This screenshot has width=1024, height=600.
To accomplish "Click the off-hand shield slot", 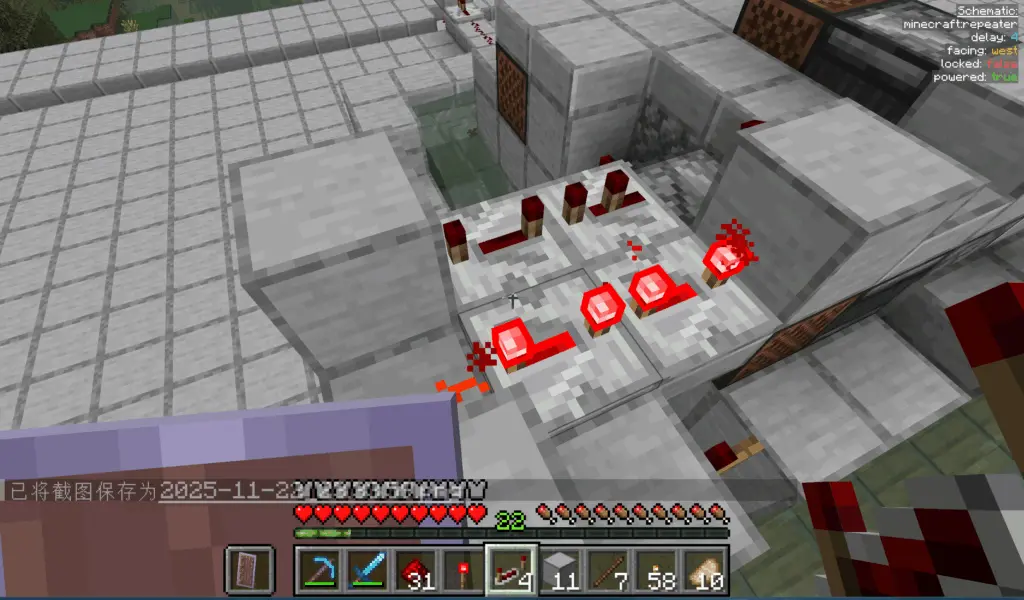I will tap(249, 570).
